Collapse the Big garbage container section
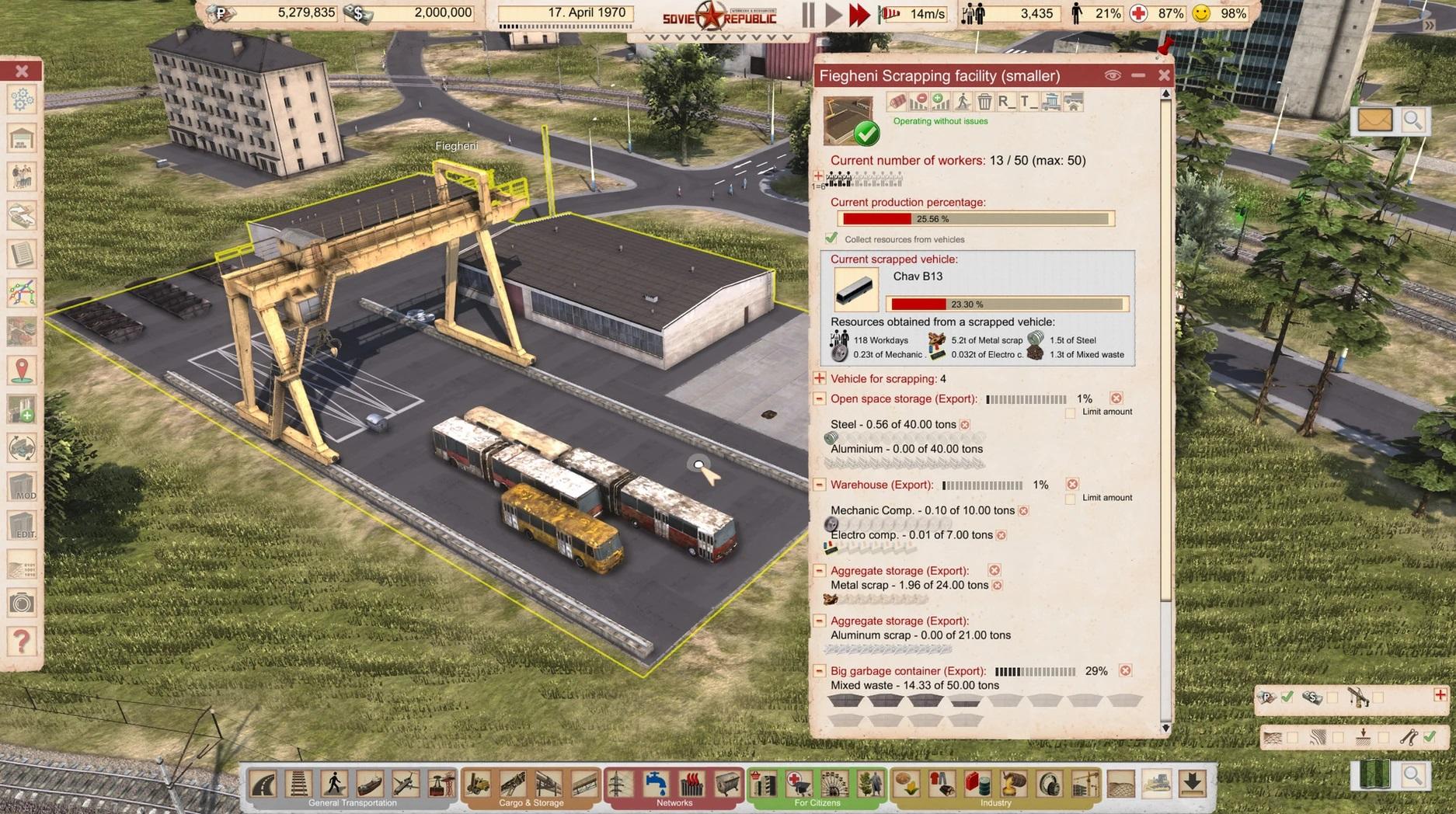1456x814 pixels. click(819, 670)
